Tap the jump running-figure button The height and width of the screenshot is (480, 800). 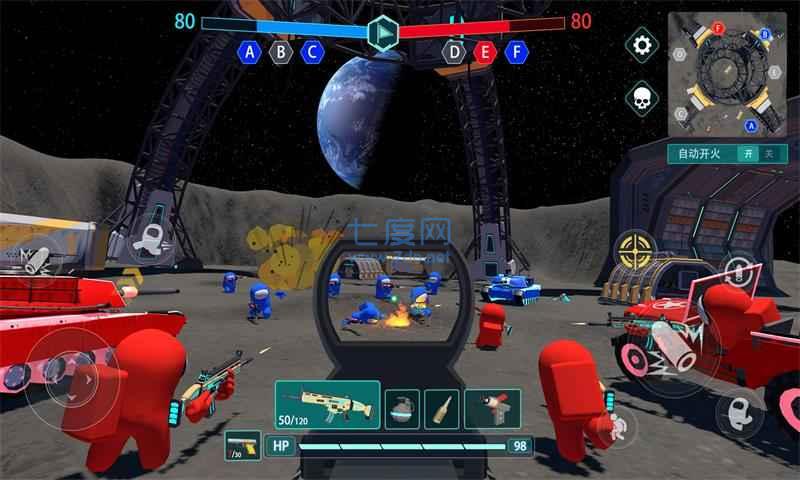(x=617, y=425)
